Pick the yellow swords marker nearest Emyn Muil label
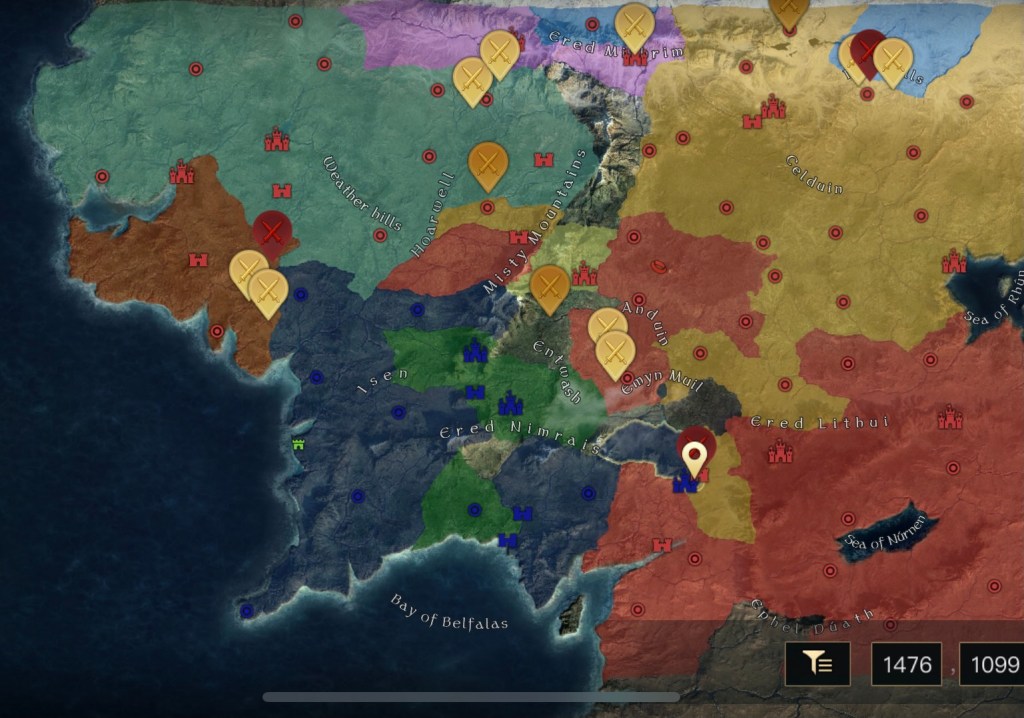This screenshot has height=718, width=1024. point(616,352)
